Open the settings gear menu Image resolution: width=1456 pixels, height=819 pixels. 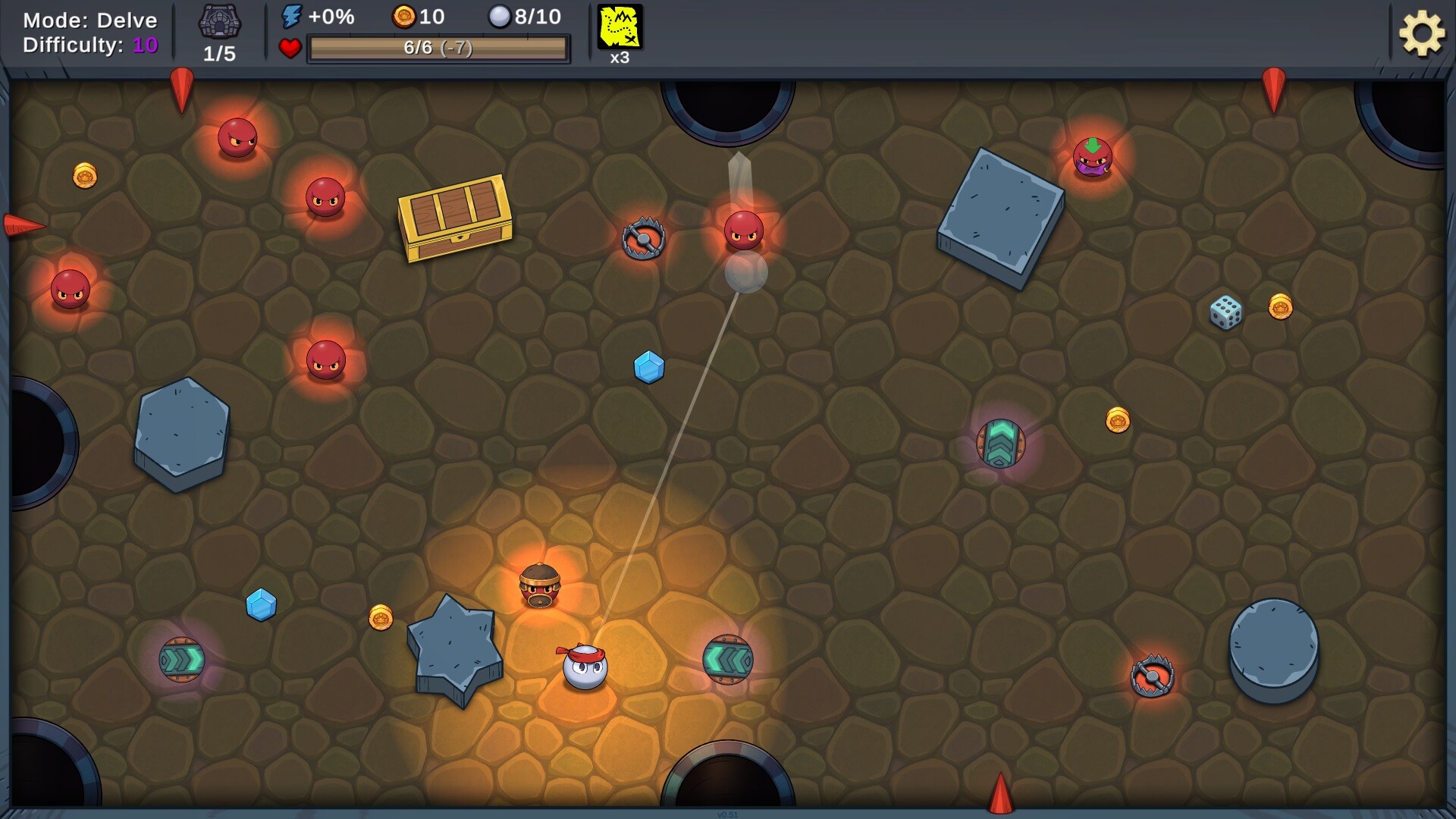[1421, 33]
